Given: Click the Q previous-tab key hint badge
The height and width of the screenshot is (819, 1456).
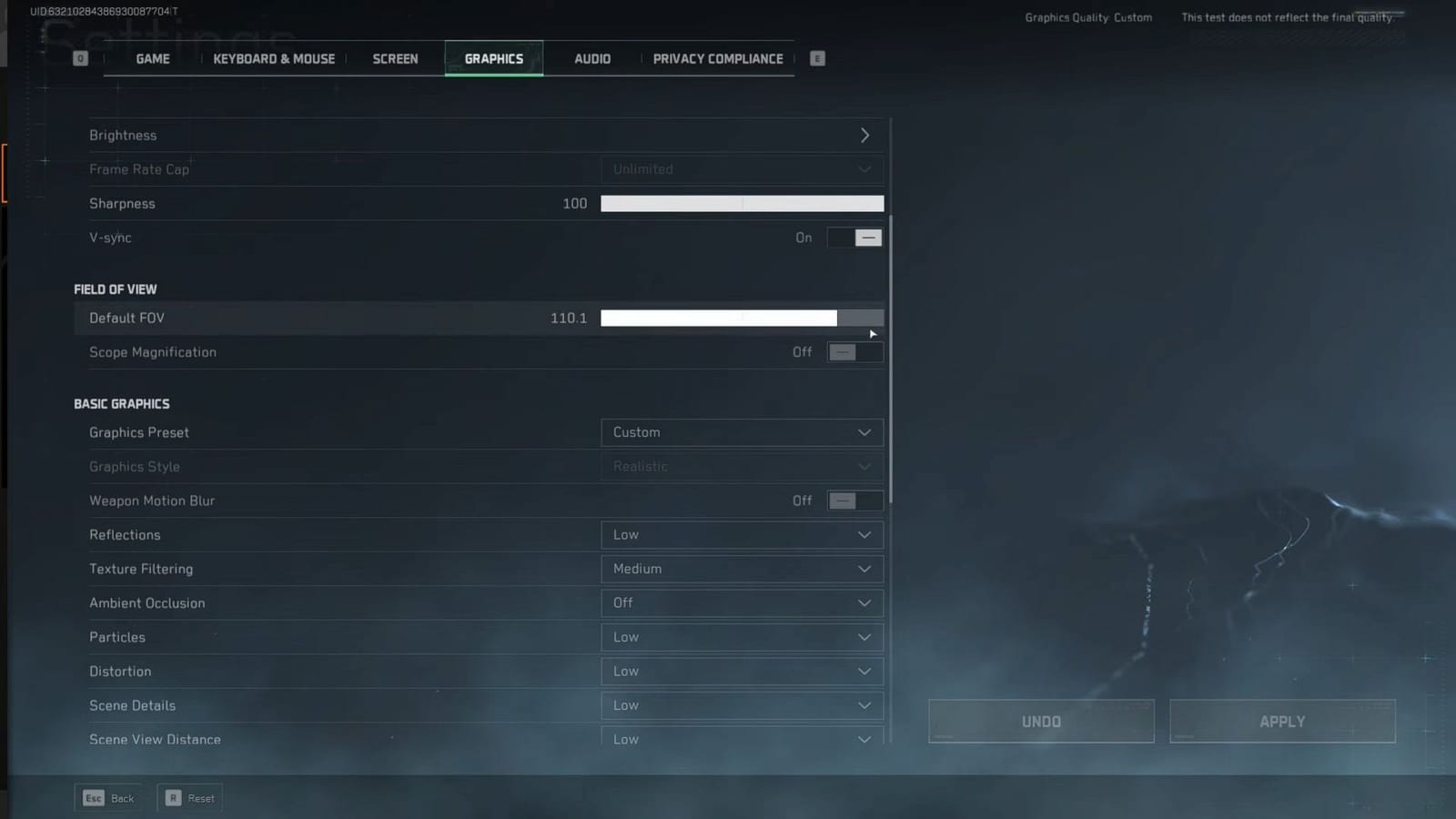Looking at the screenshot, I should (80, 57).
